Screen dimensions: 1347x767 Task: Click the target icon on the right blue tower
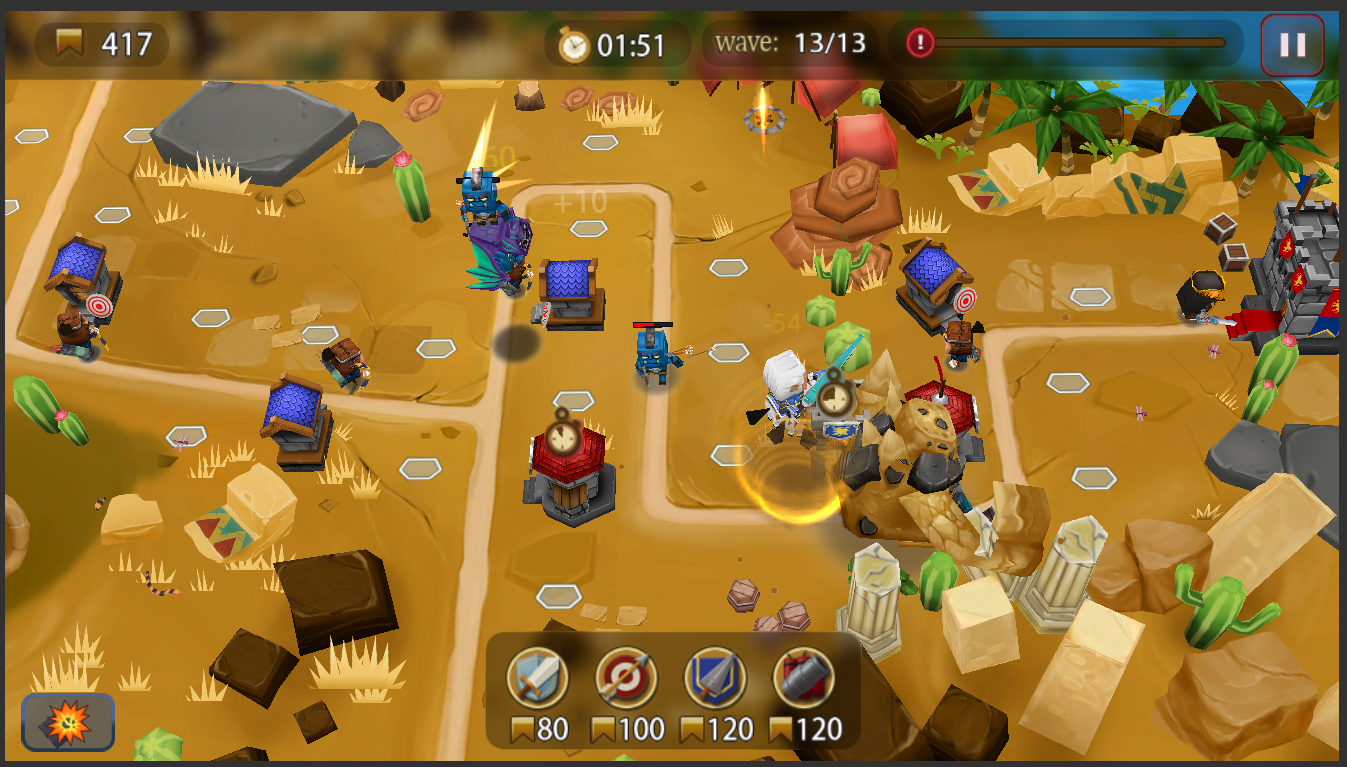[967, 298]
